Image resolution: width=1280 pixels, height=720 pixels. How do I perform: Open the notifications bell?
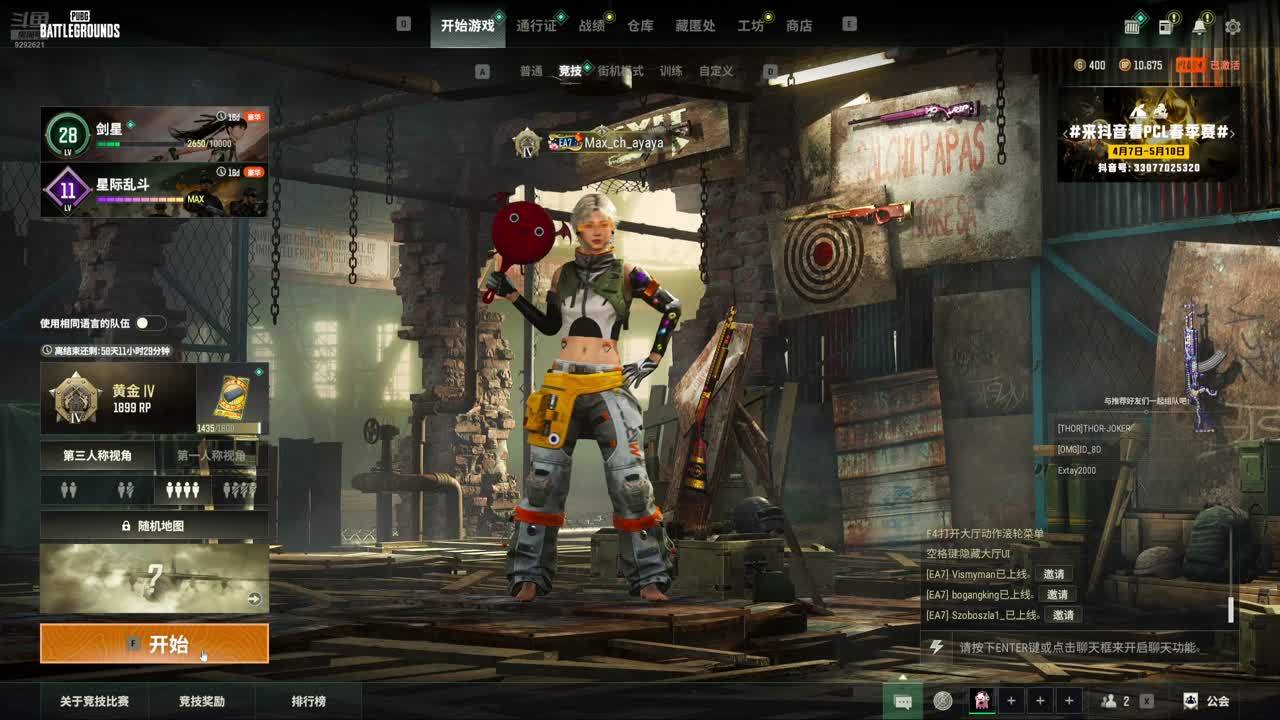pyautogui.click(x=1199, y=27)
